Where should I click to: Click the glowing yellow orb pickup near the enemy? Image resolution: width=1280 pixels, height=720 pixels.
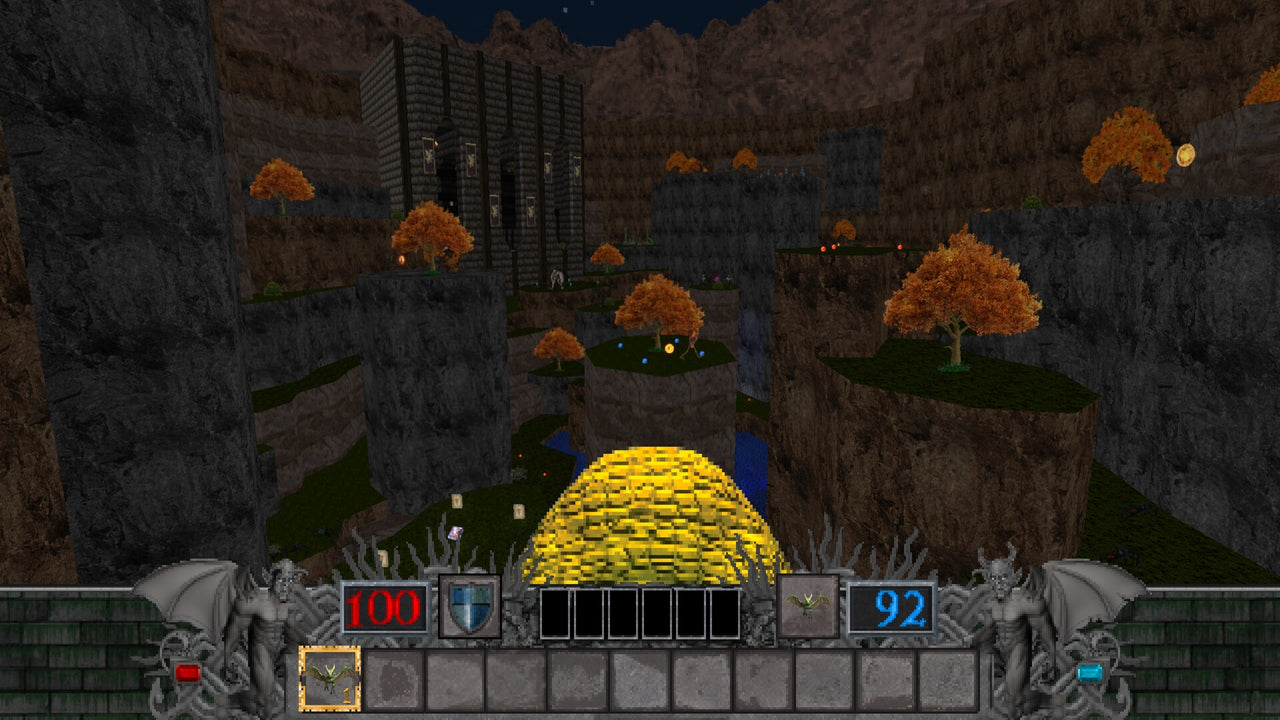tap(668, 348)
